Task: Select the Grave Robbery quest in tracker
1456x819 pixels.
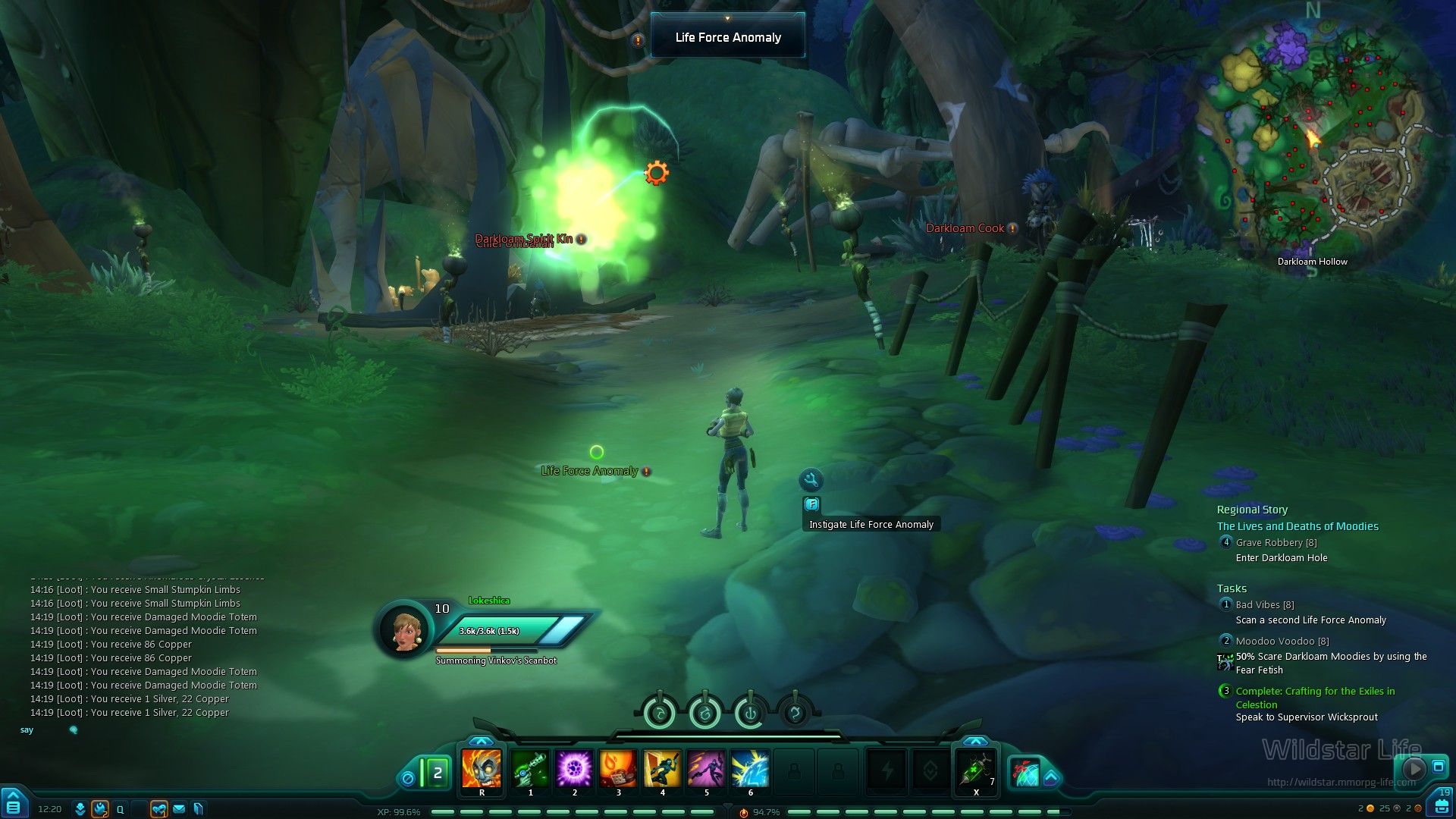Action: [1276, 543]
